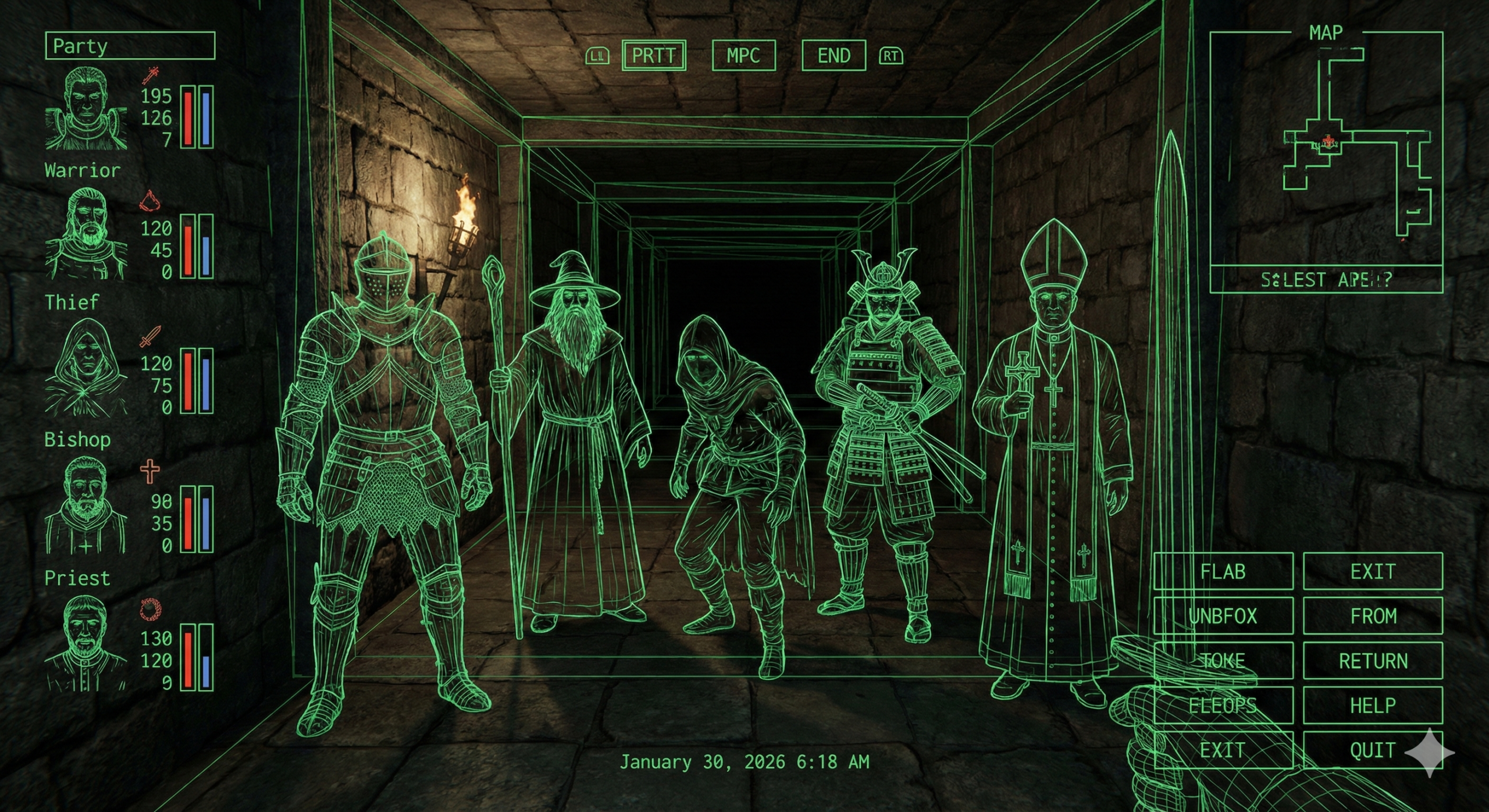Switch to the MPC tab
The width and height of the screenshot is (1489, 812).
coord(743,56)
